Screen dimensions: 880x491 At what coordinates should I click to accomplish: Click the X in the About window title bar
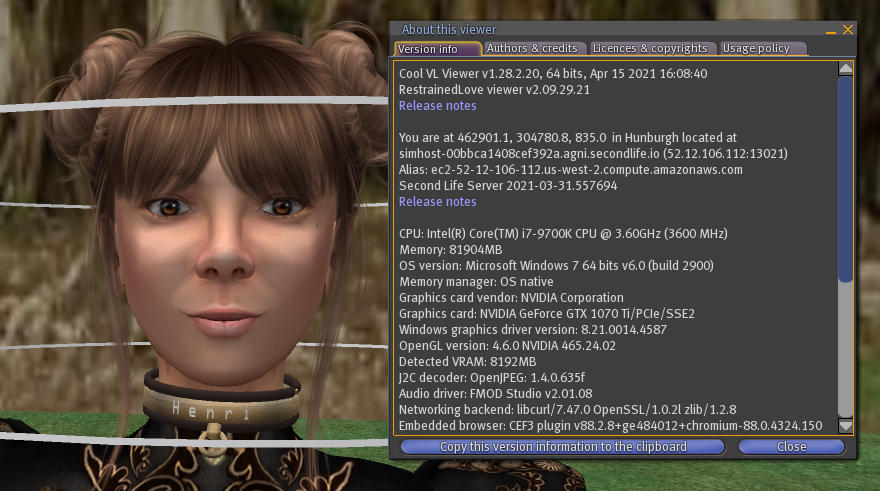848,30
